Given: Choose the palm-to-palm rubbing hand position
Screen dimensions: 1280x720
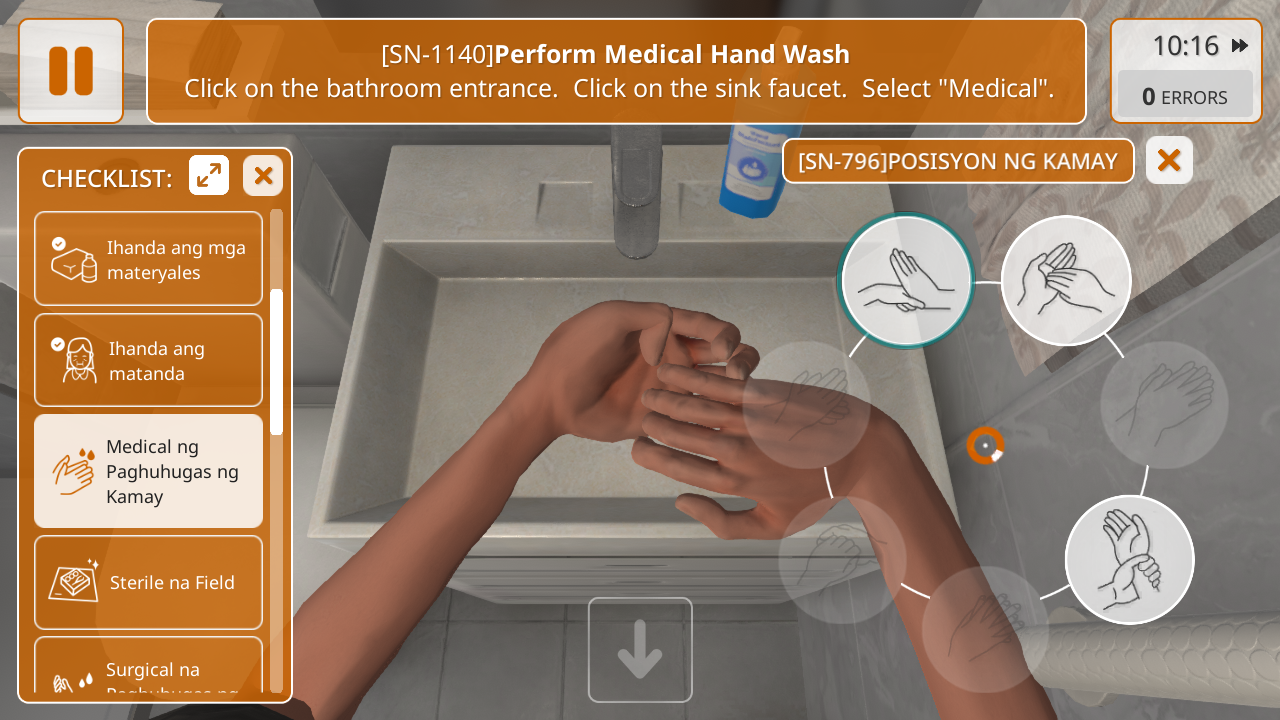Looking at the screenshot, I should pos(1066,280).
